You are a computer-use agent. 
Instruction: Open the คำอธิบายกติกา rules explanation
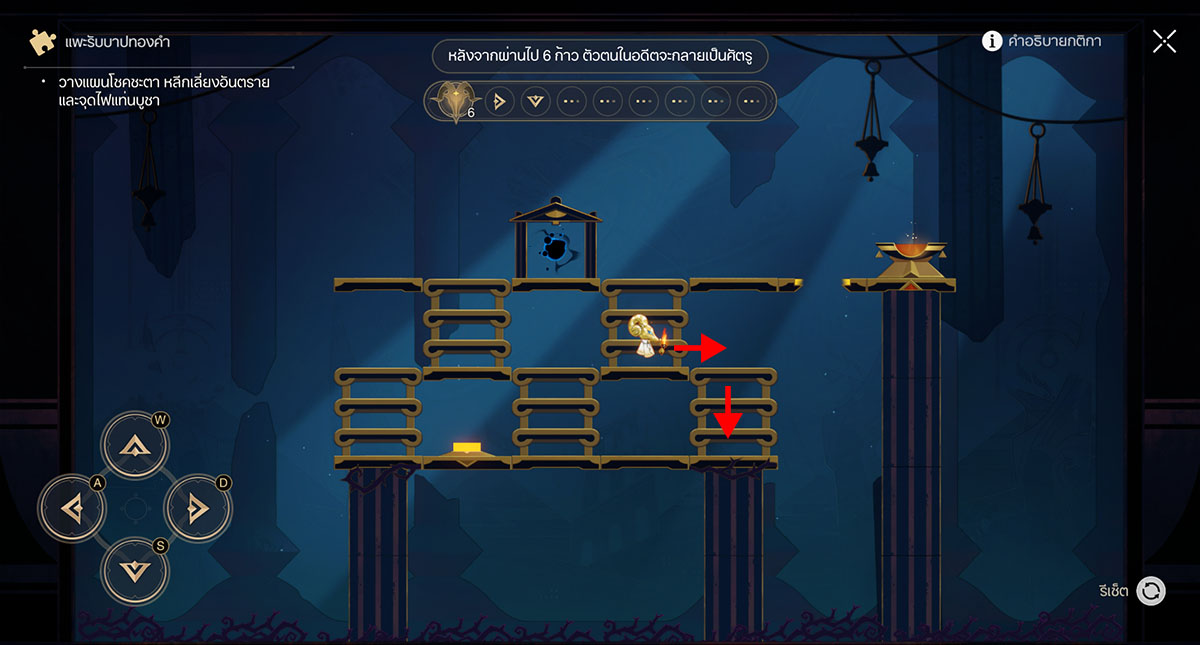click(x=1041, y=41)
